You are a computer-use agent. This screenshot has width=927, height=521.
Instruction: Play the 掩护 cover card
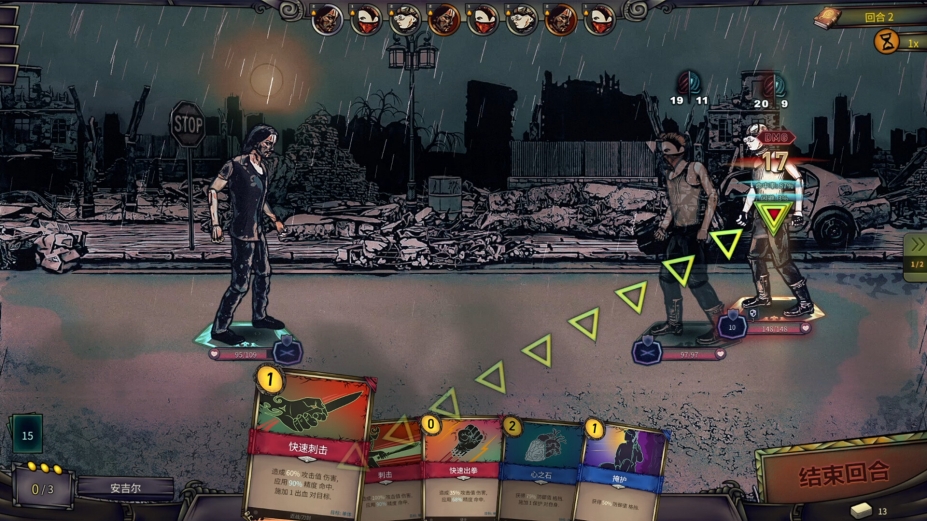click(x=623, y=468)
